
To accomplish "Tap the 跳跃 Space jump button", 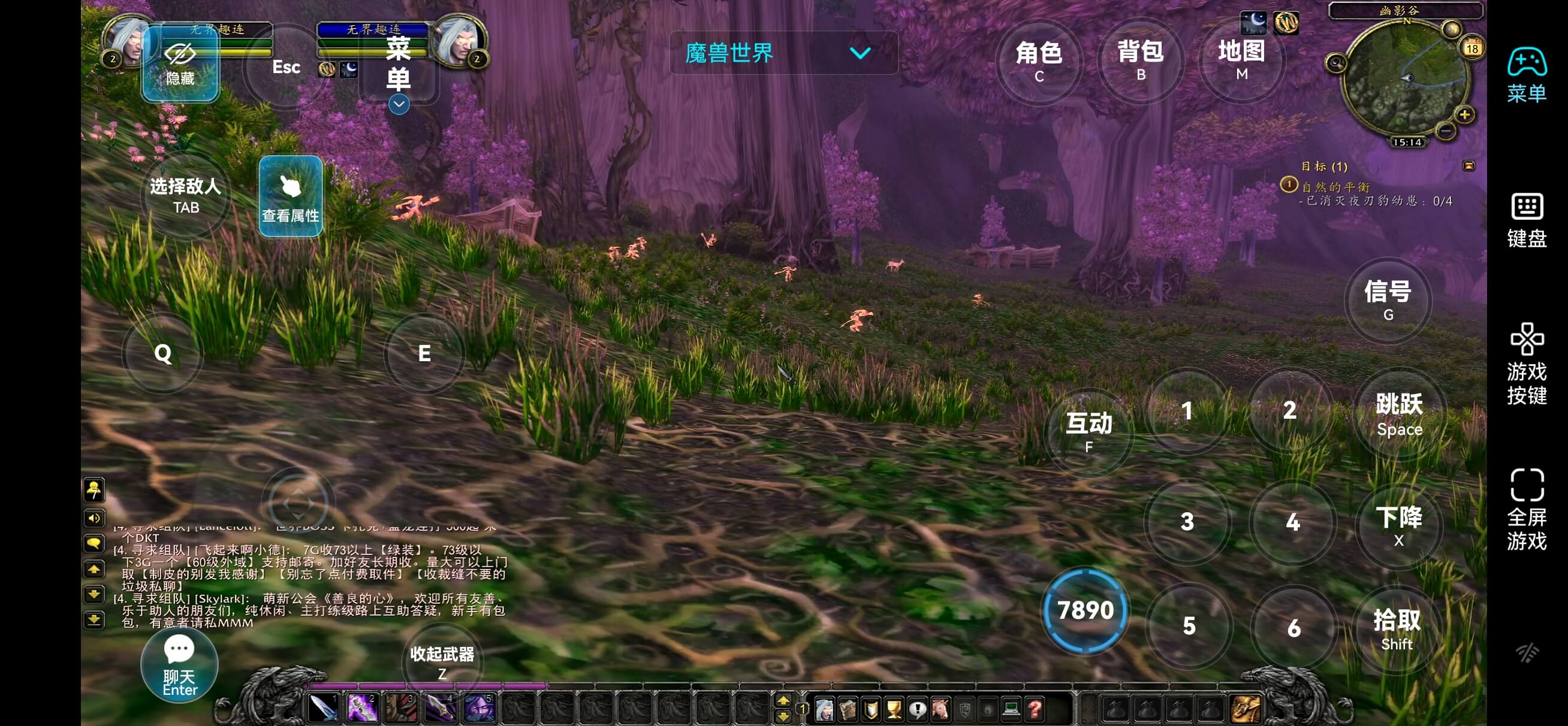I will click(x=1399, y=414).
